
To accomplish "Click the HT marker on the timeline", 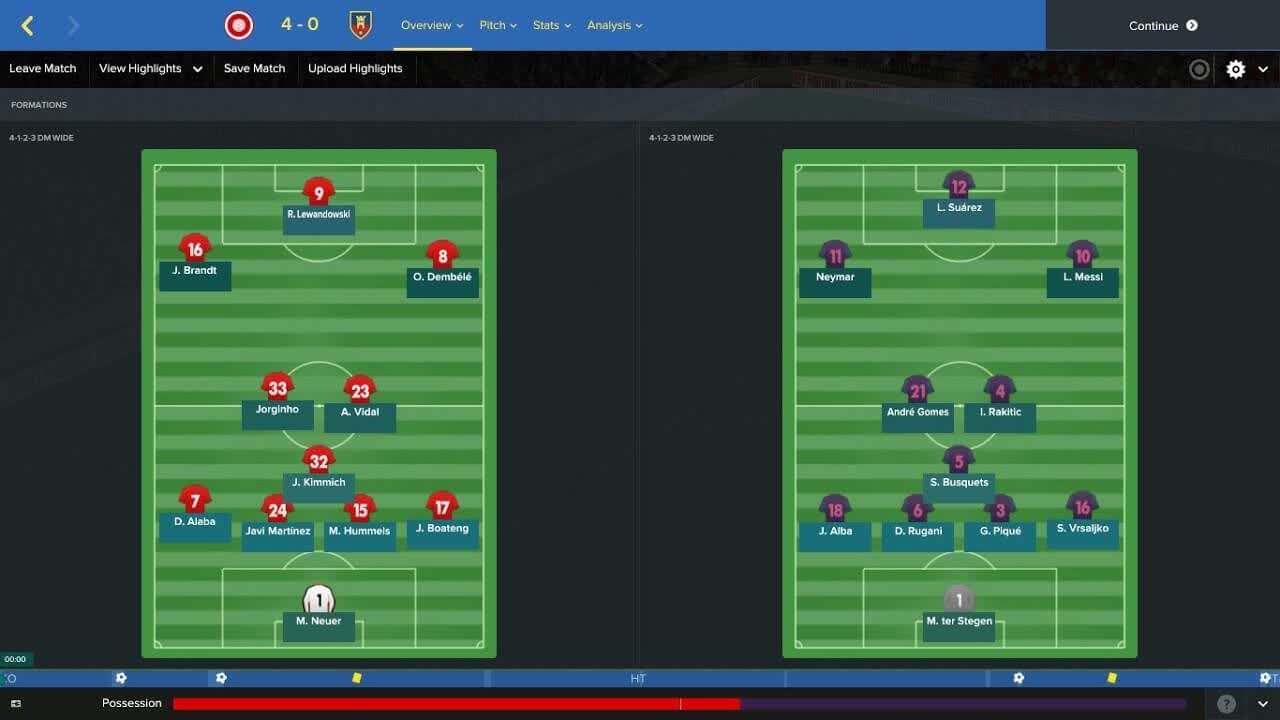I will pos(638,678).
